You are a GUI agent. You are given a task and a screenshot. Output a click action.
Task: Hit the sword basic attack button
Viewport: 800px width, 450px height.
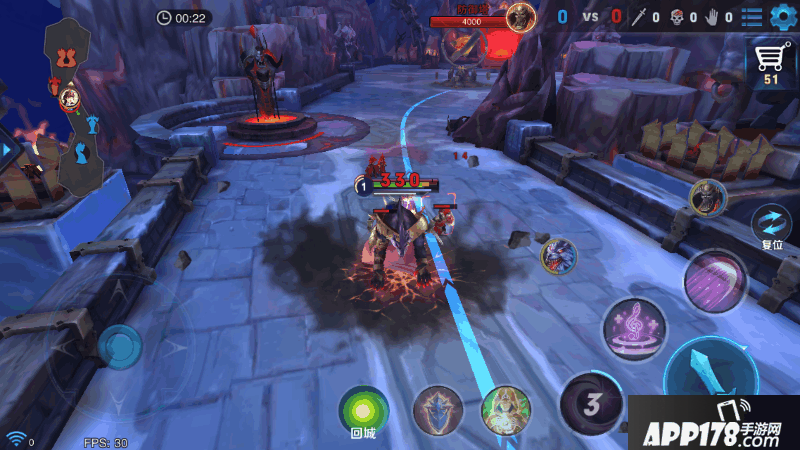click(x=712, y=380)
